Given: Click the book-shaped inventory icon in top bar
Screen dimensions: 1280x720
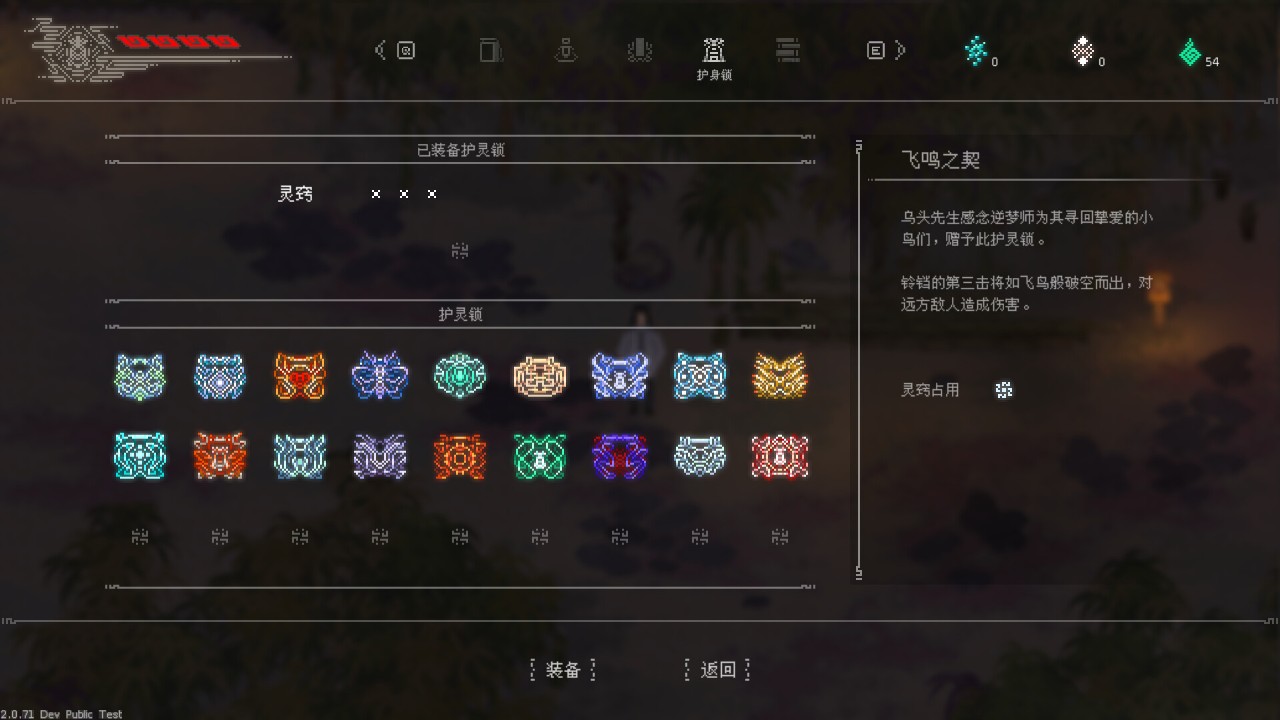Looking at the screenshot, I should pyautogui.click(x=490, y=50).
